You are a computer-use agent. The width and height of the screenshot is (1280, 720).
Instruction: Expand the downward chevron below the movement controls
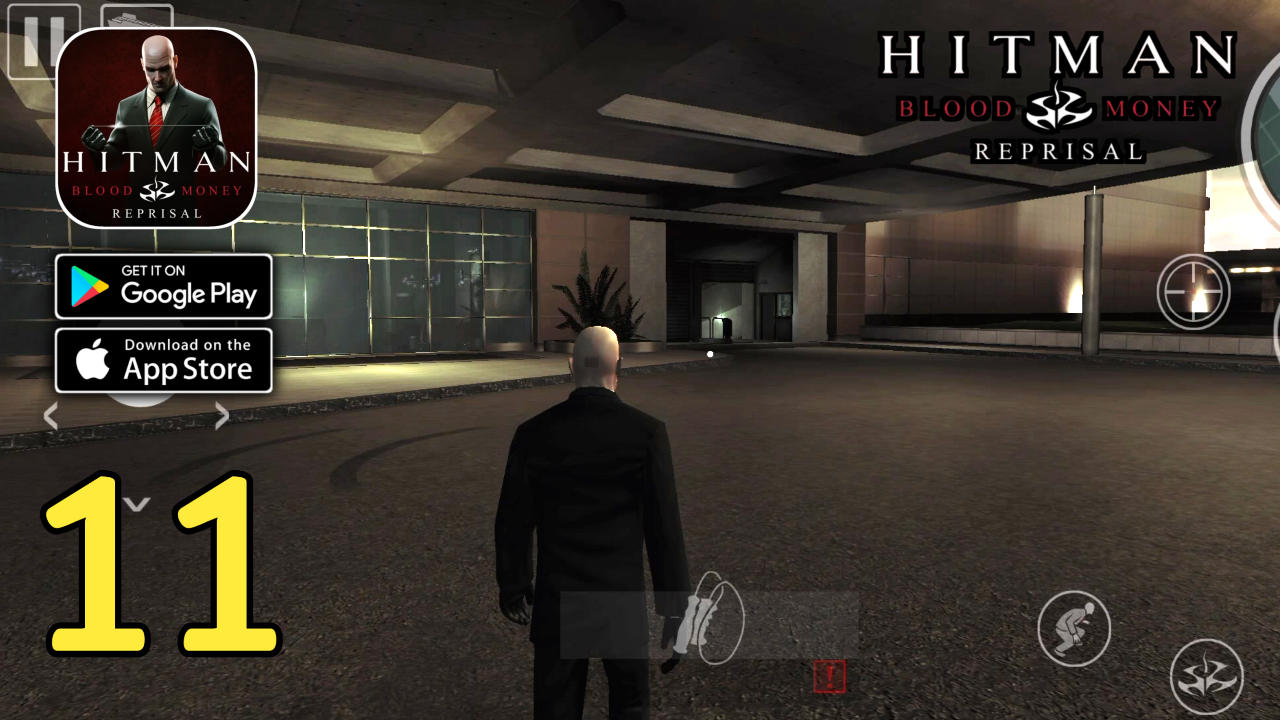point(137,505)
